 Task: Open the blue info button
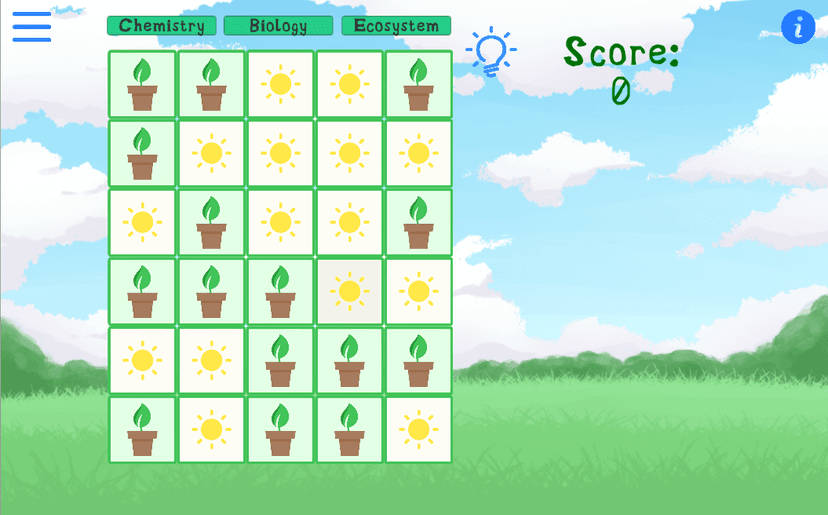(x=798, y=27)
